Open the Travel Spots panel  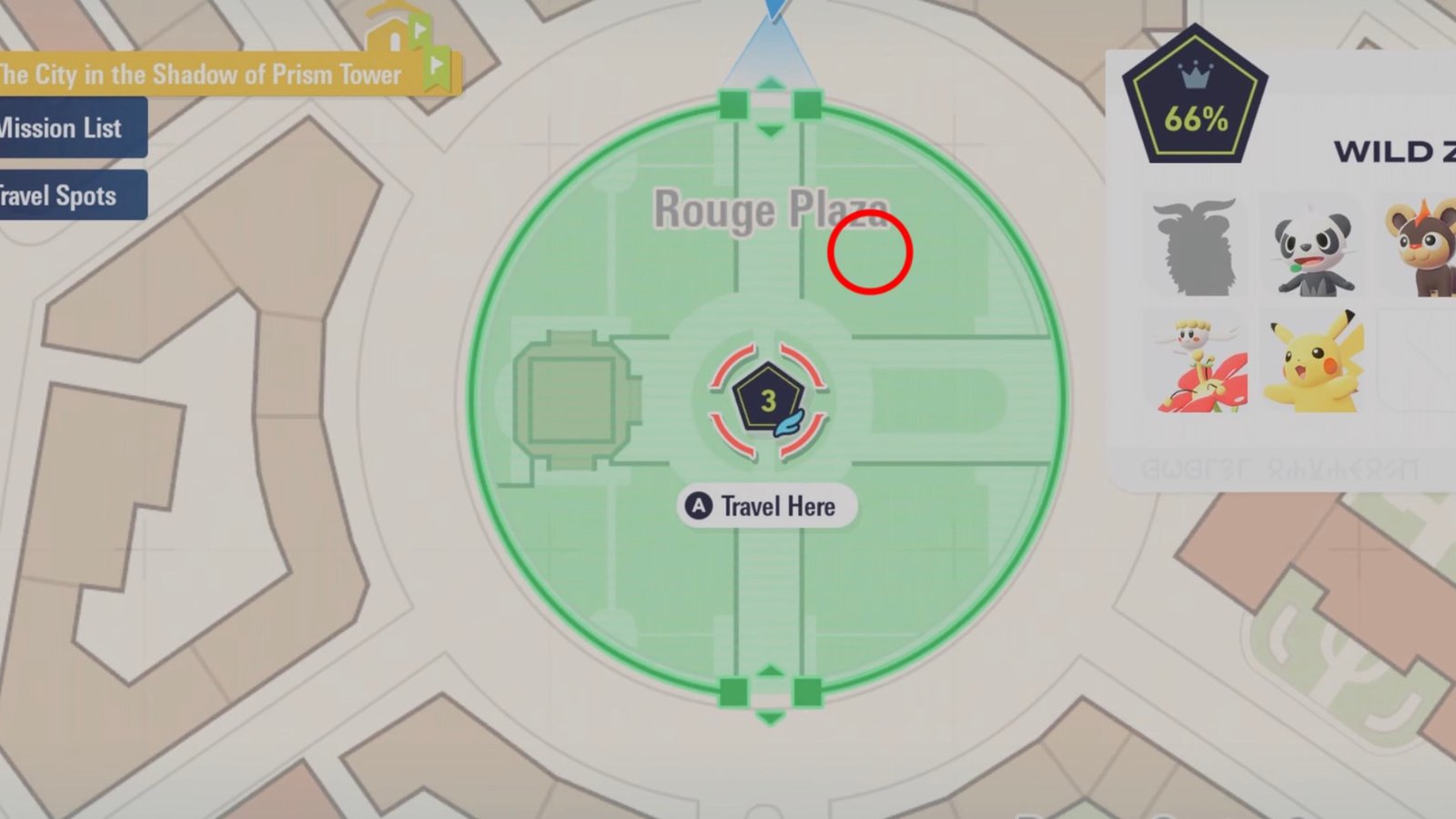coord(58,196)
